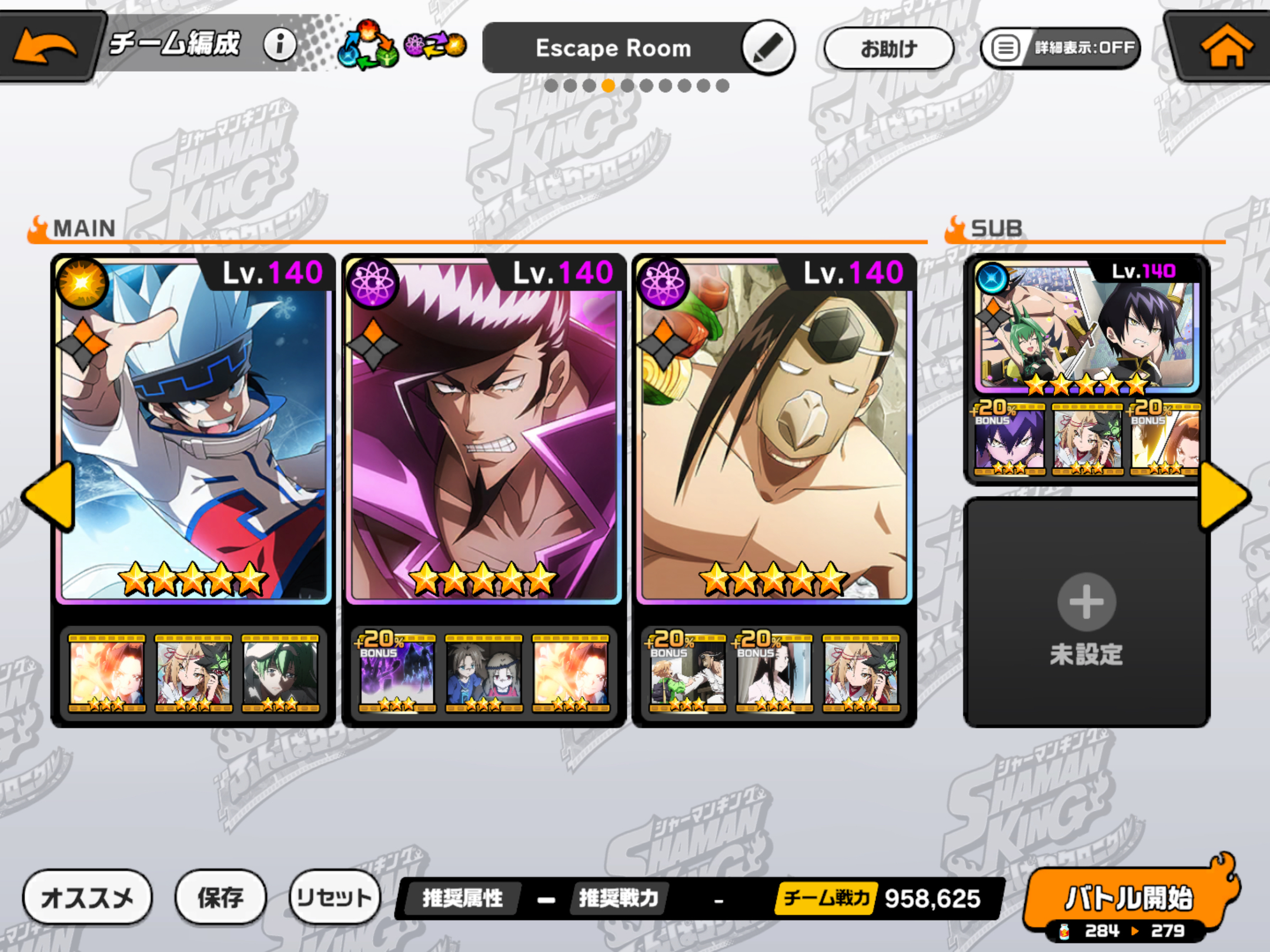Start the battle with バトル開始
Viewport: 1270px width, 952px height.
(1129, 897)
